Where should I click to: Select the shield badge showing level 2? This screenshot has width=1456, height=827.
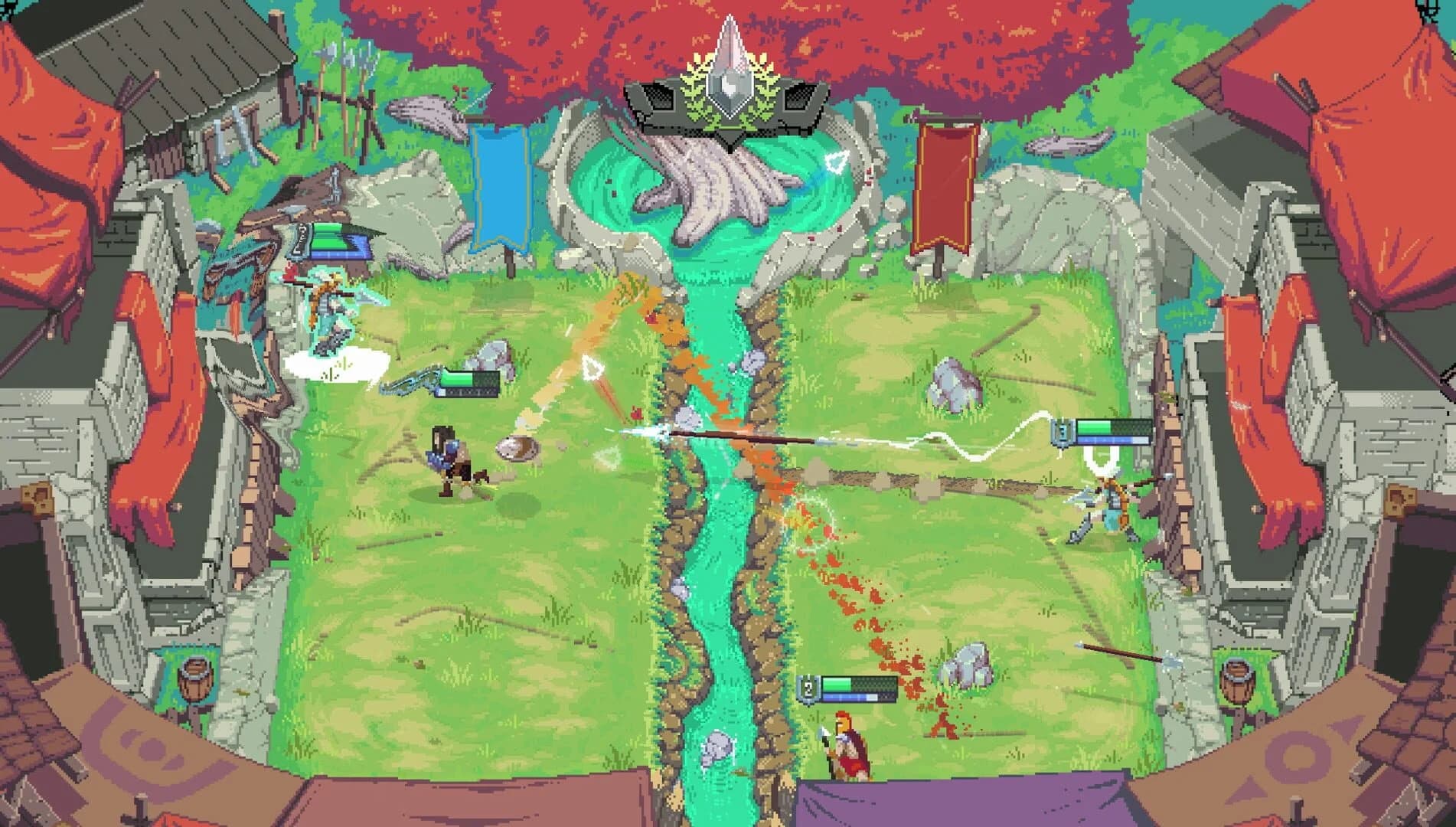(x=808, y=688)
